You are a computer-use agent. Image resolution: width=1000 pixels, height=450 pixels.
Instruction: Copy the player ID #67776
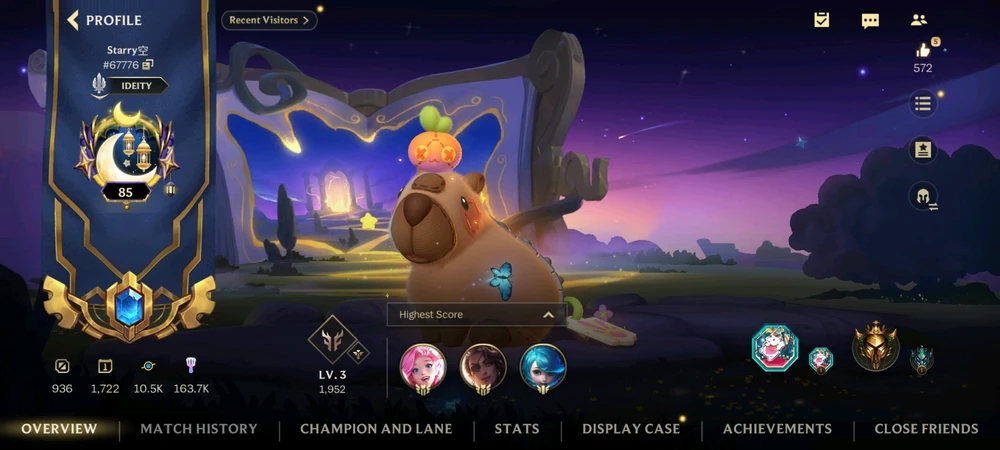click(x=148, y=65)
